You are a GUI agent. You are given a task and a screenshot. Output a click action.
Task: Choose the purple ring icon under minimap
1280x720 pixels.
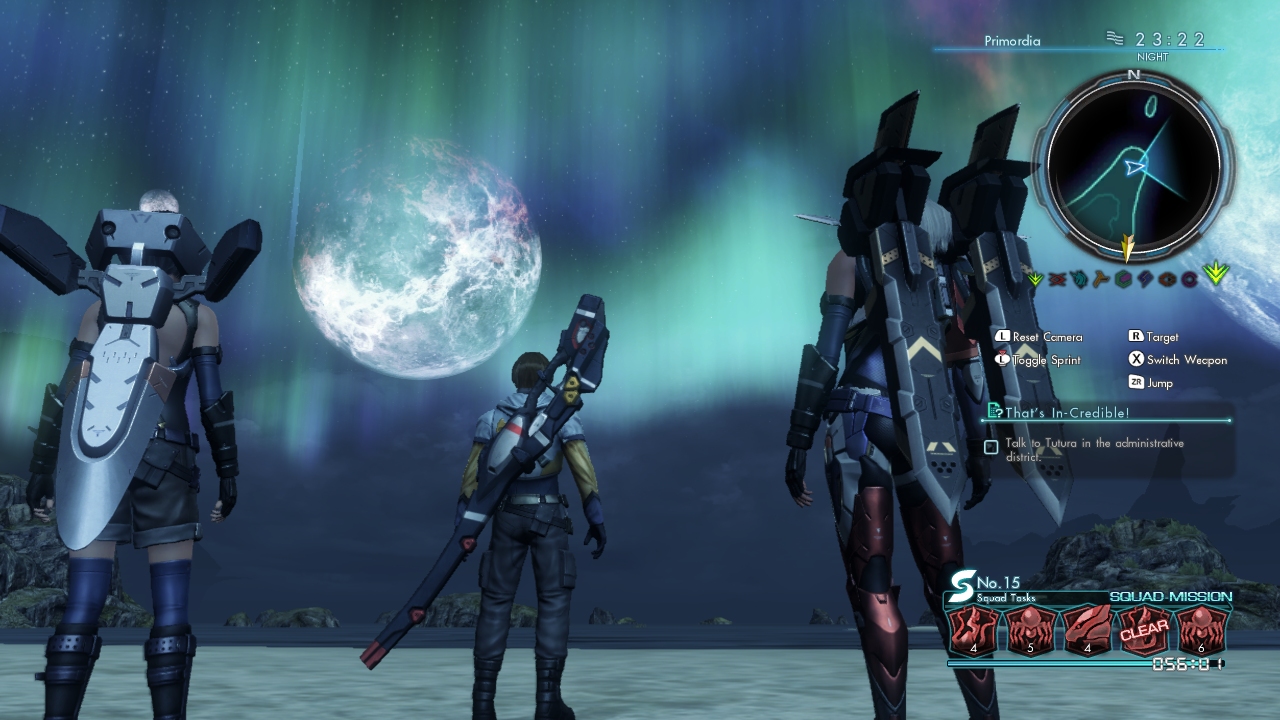point(1189,279)
